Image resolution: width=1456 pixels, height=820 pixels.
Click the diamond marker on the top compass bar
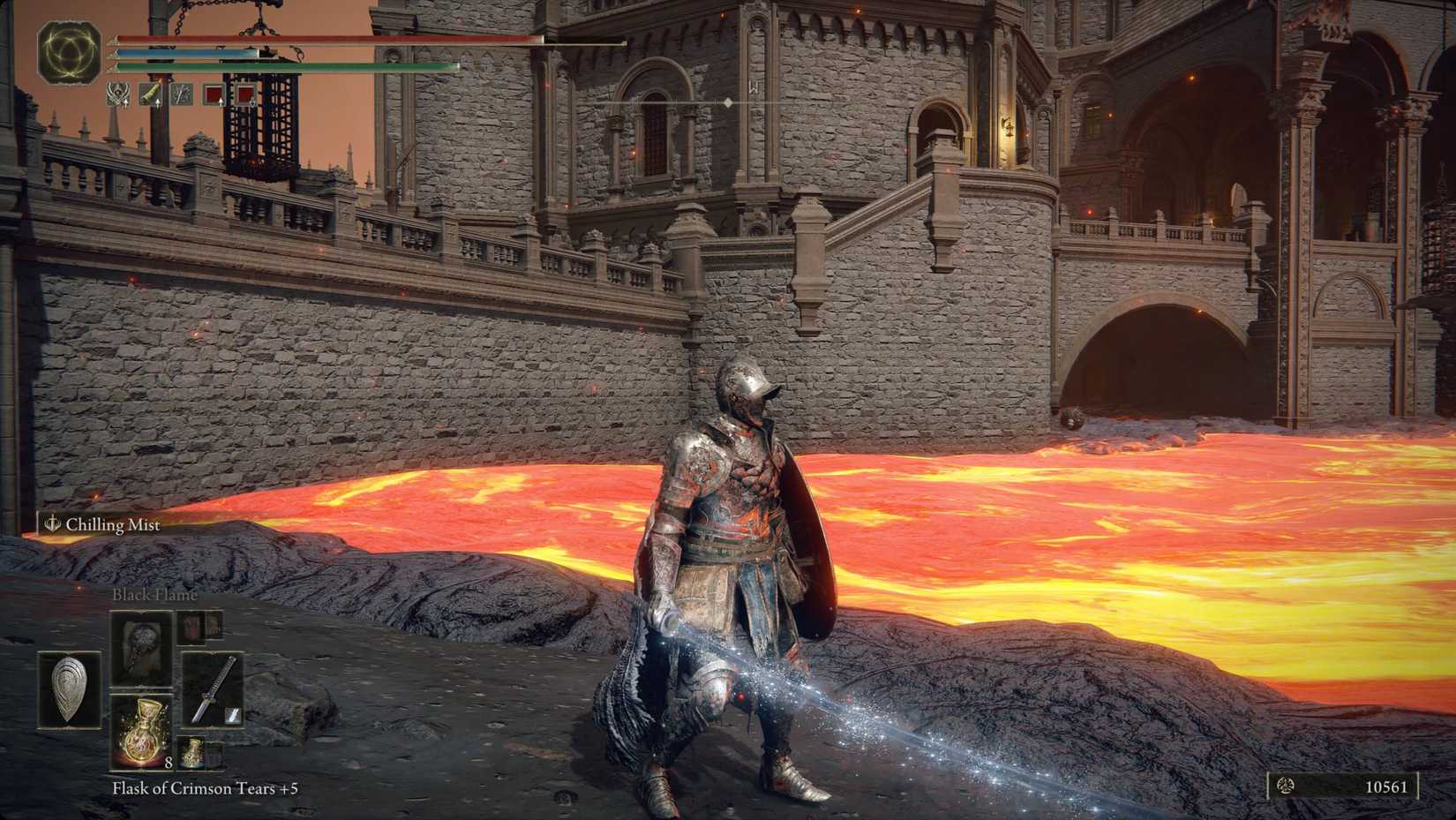click(725, 102)
